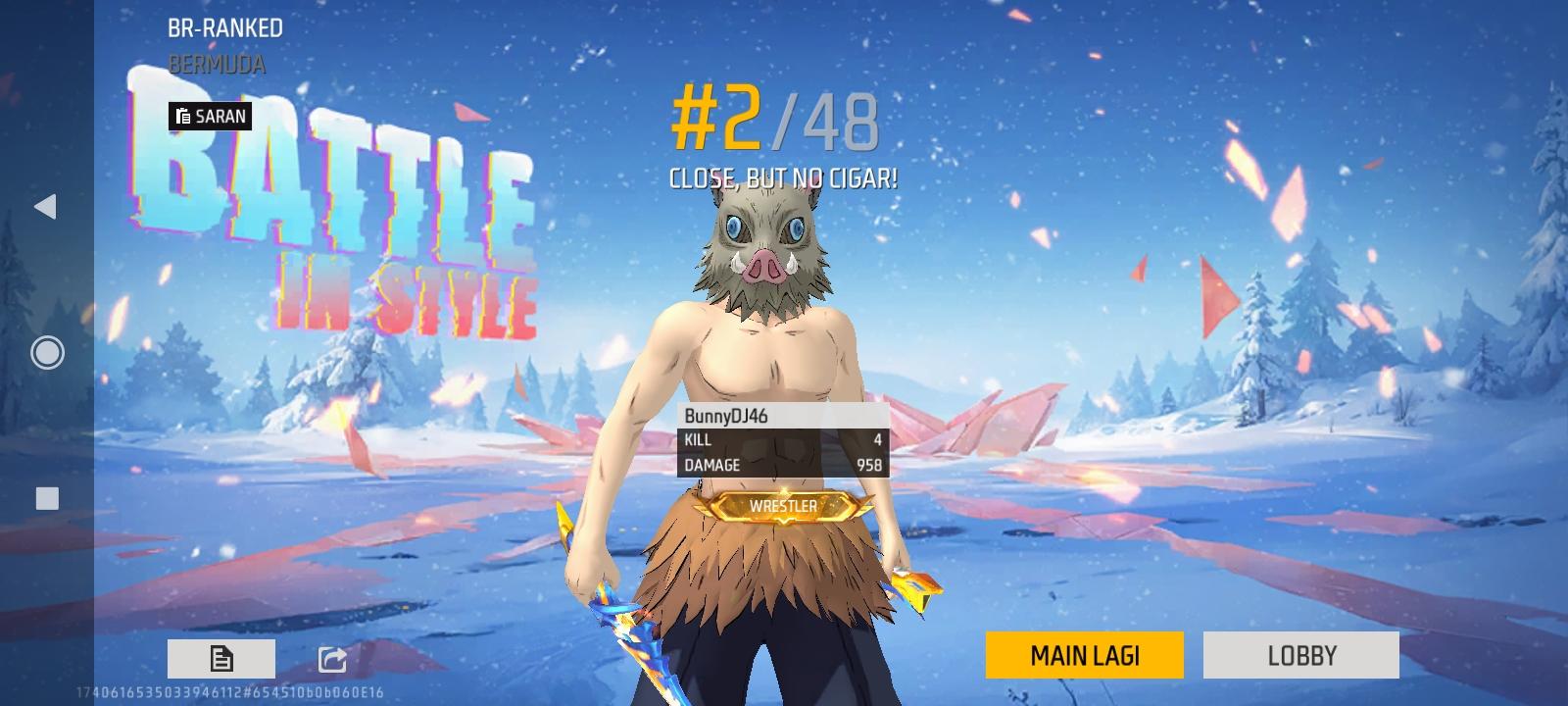1568x706 pixels.
Task: Tap the square recent apps icon
Action: [45, 499]
